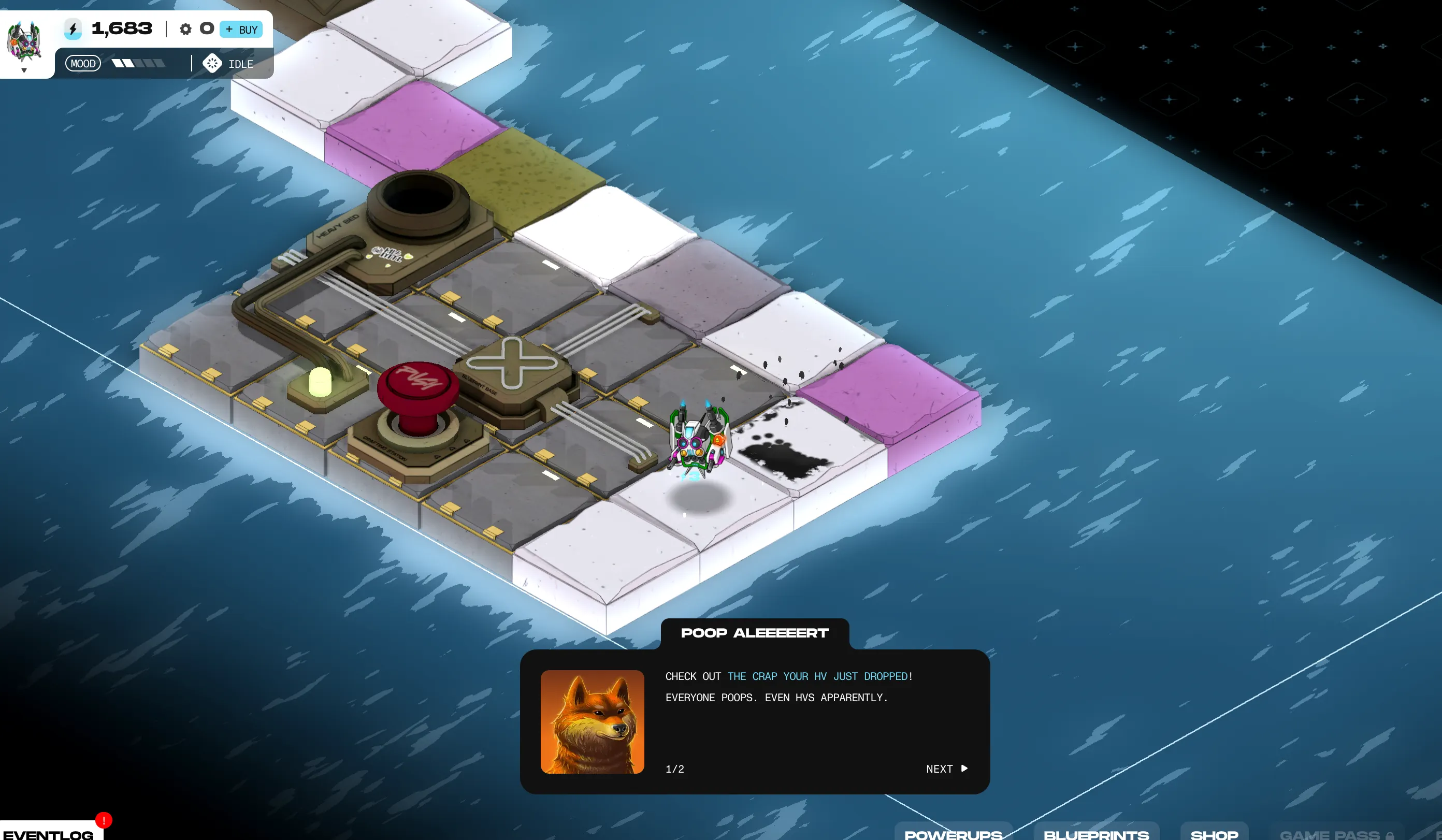This screenshot has height=840, width=1442.
Task: Advance the dialogue with Next
Action: tap(946, 769)
